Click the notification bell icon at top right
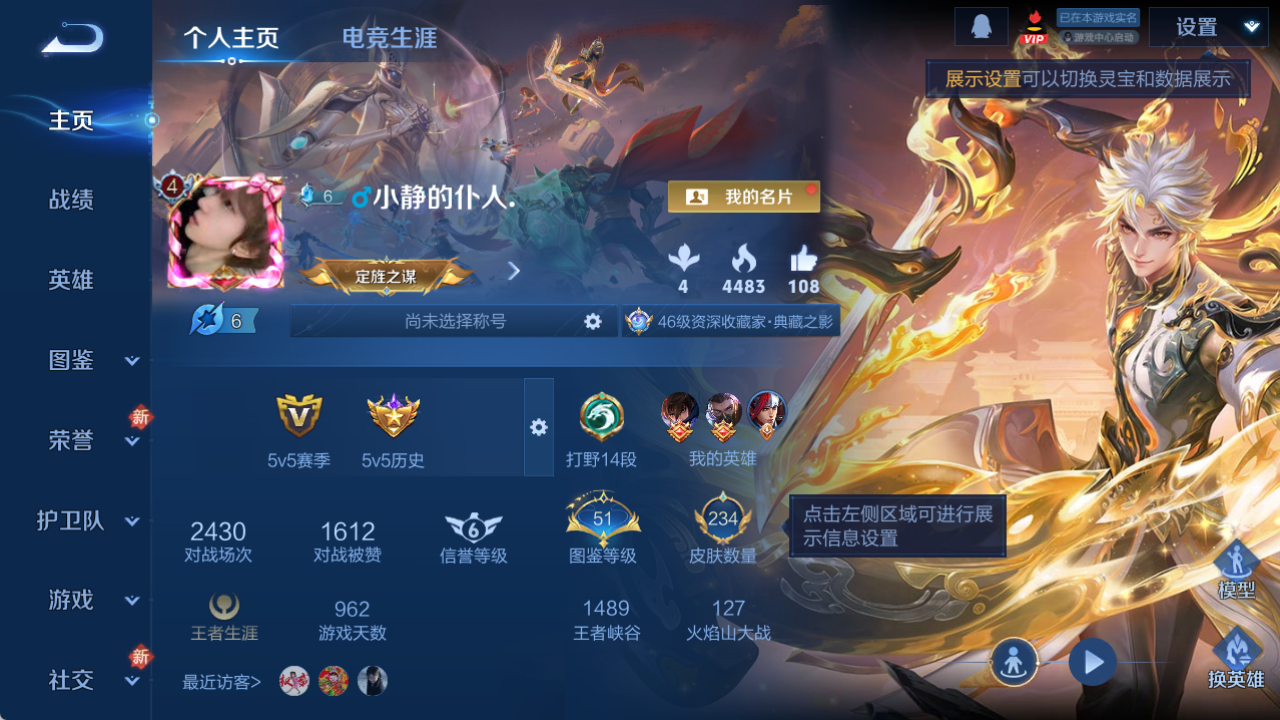 click(981, 26)
